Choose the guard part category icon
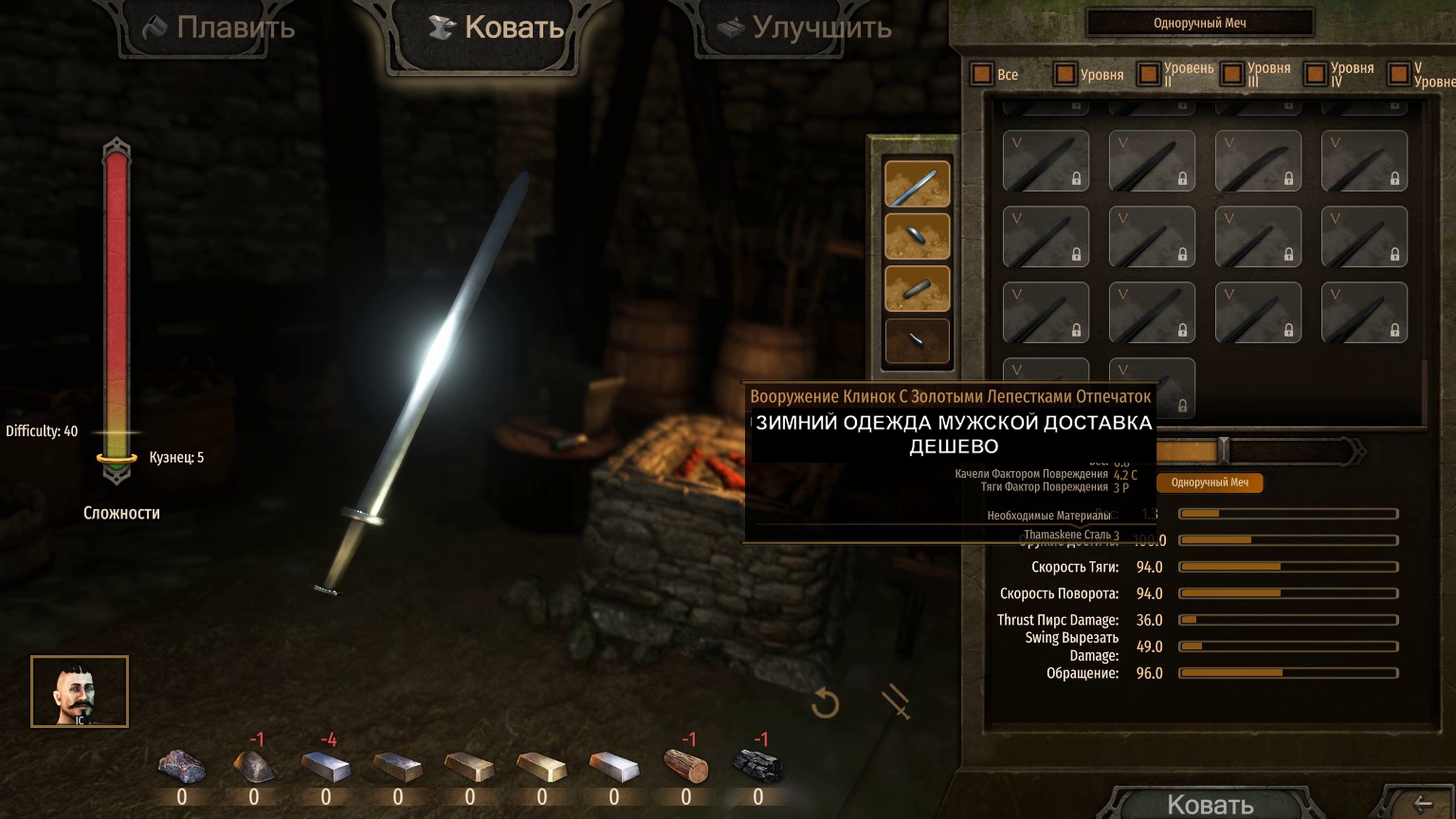 click(x=917, y=236)
